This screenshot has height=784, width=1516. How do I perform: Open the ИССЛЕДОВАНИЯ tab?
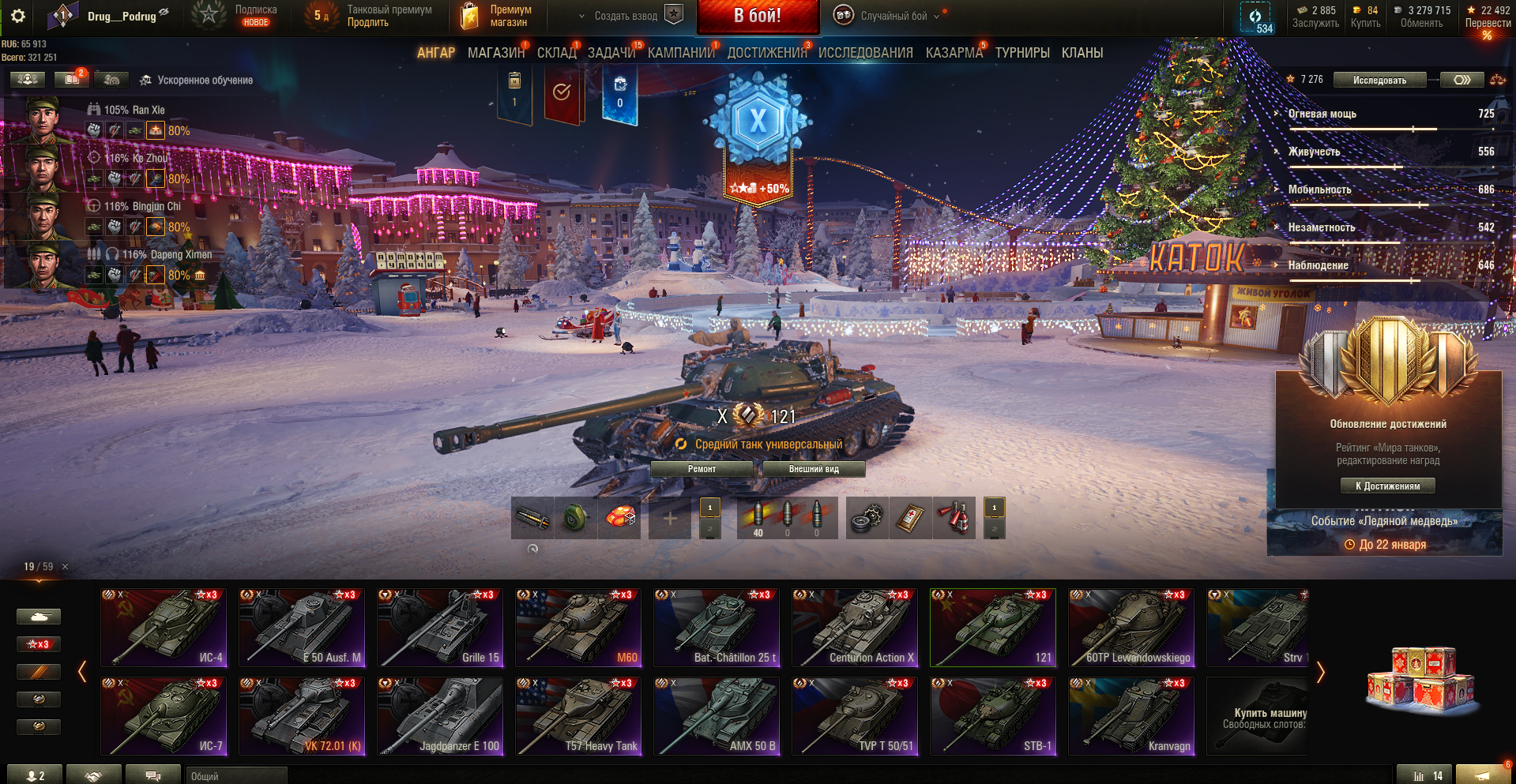point(865,53)
